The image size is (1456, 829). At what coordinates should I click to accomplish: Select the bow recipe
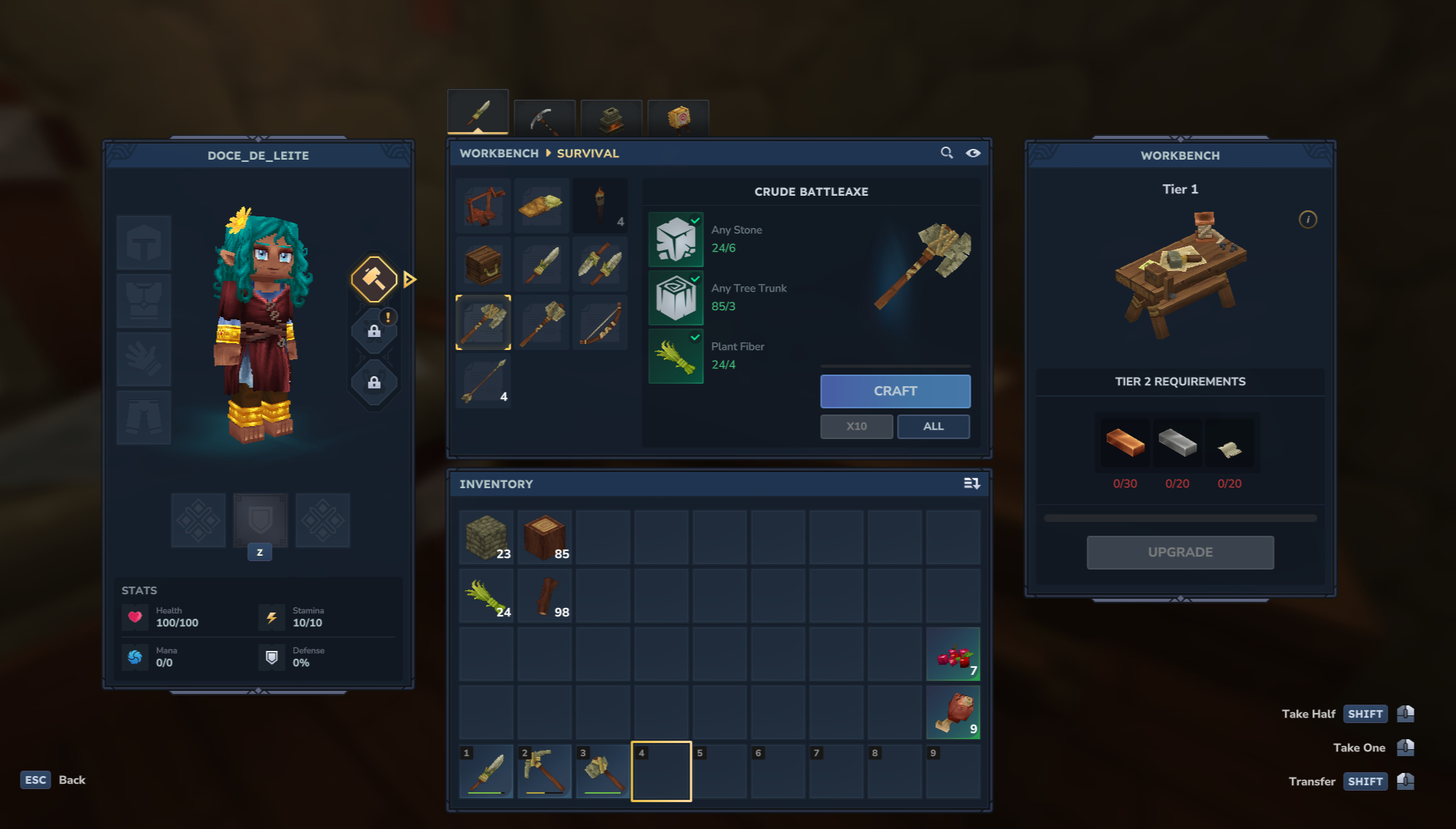pyautogui.click(x=600, y=322)
